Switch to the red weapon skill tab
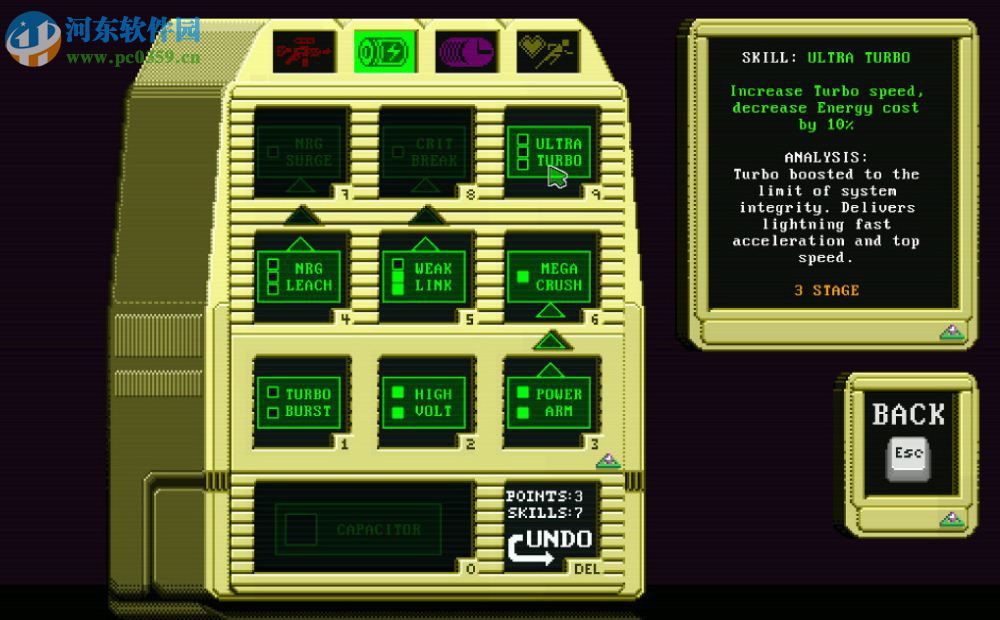Image resolution: width=1000 pixels, height=620 pixels. click(x=304, y=51)
